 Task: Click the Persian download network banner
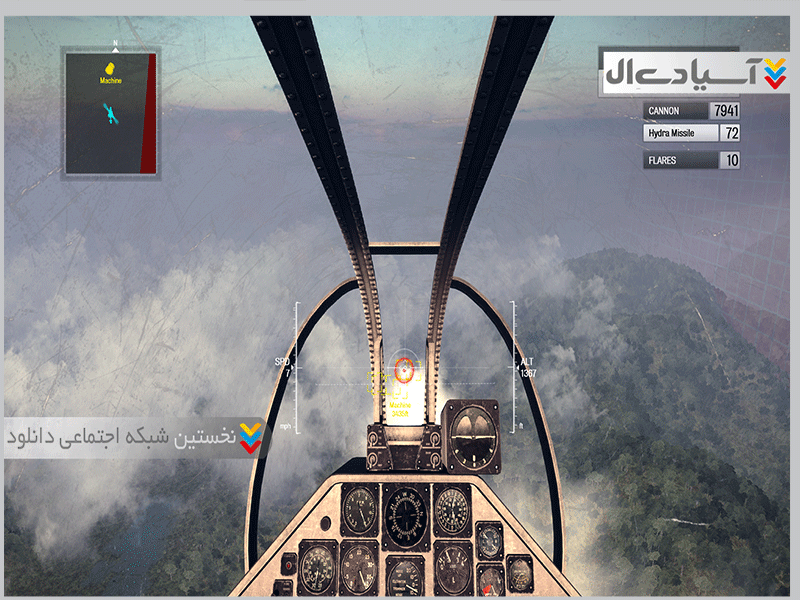[135, 437]
